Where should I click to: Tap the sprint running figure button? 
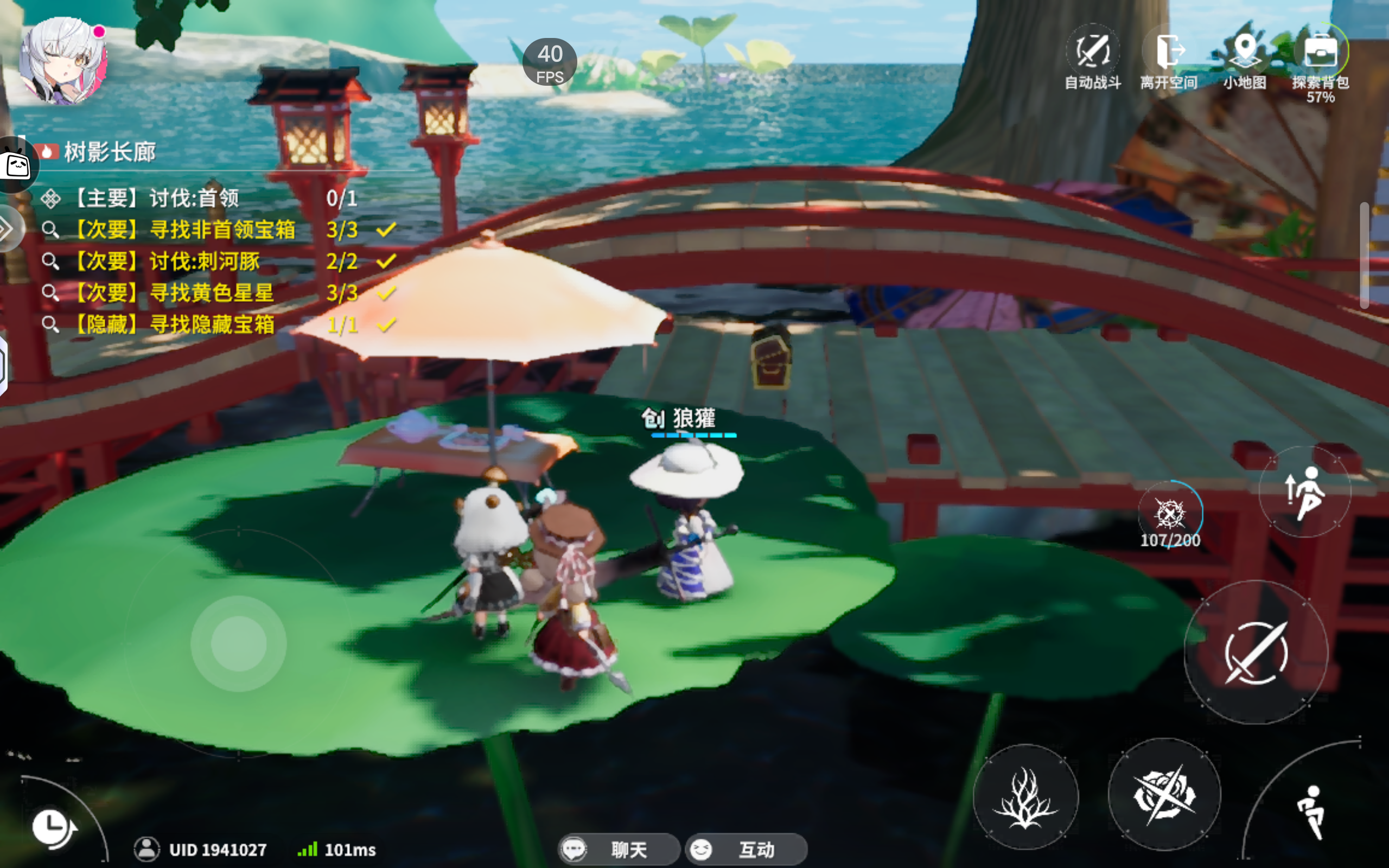pyautogui.click(x=1311, y=810)
